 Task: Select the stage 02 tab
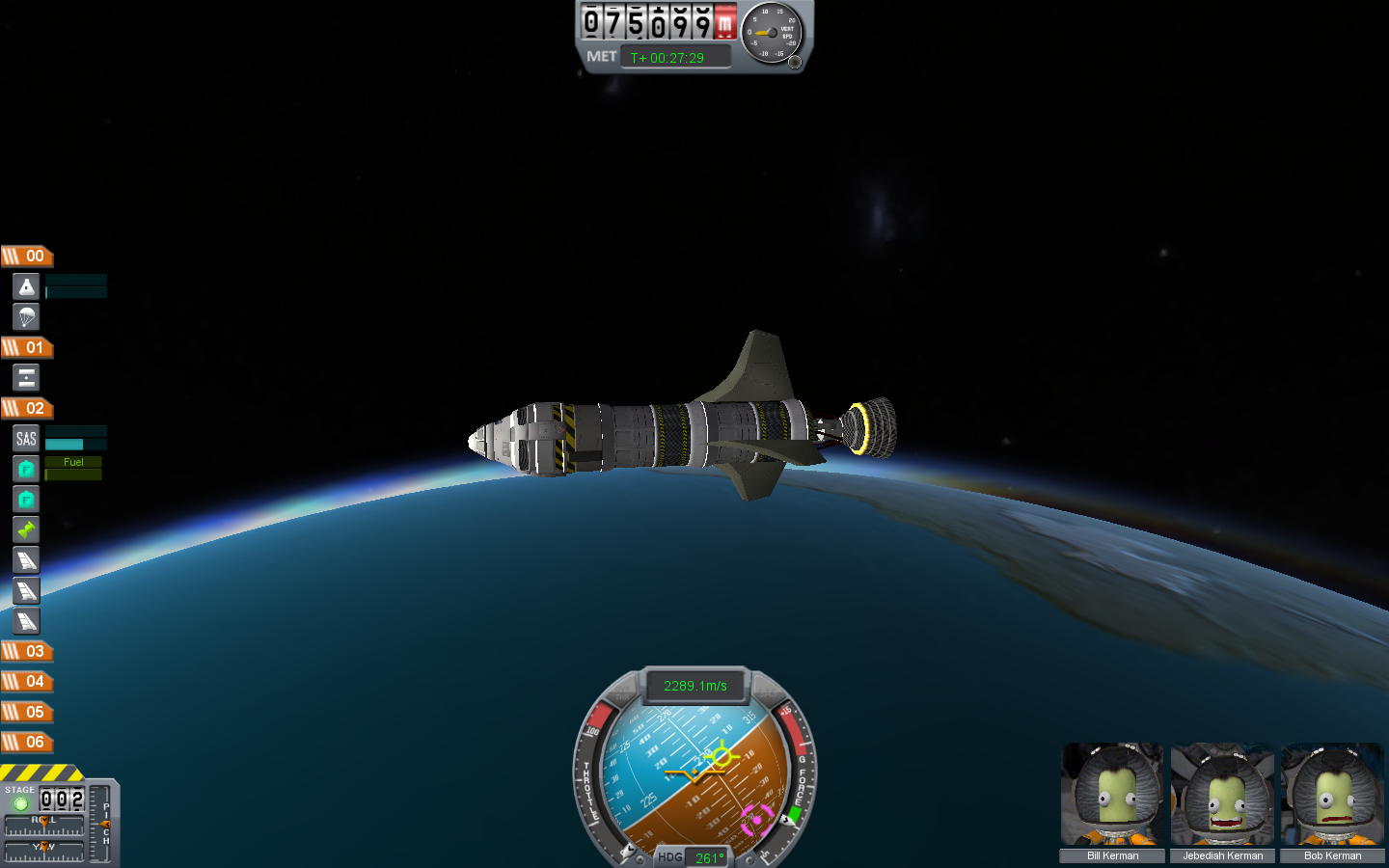tap(27, 408)
